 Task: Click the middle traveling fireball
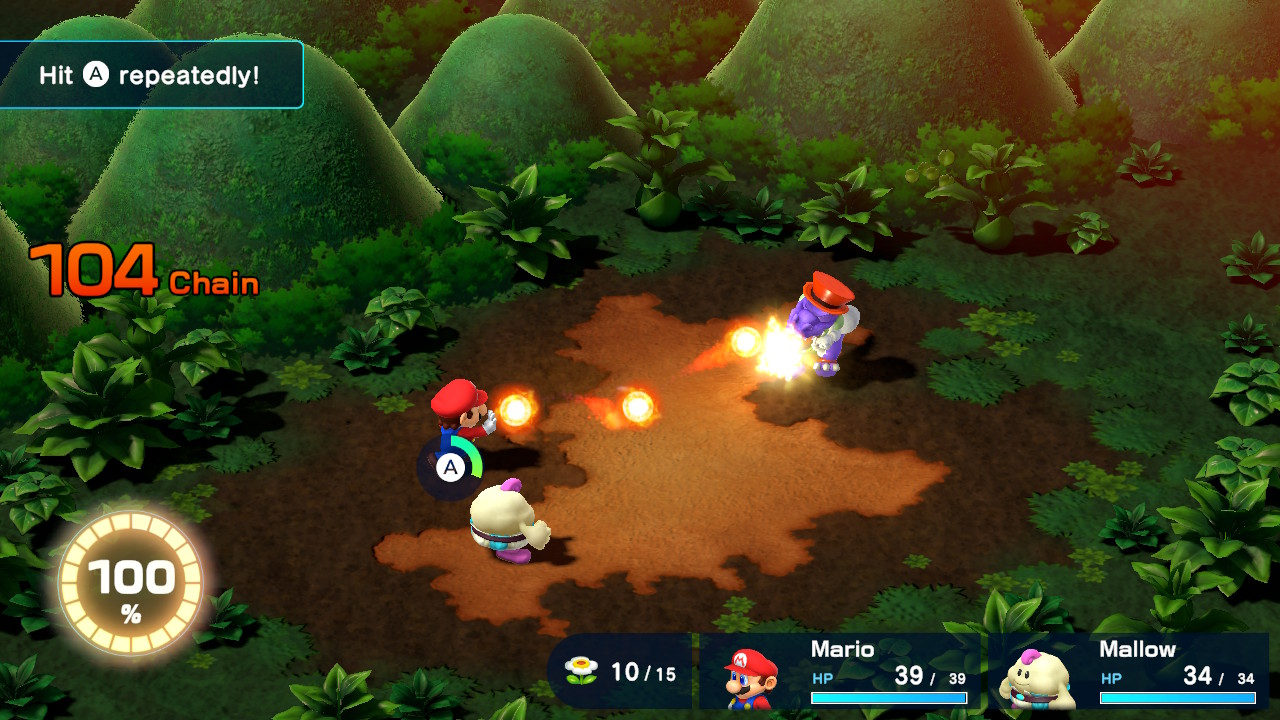(x=640, y=408)
